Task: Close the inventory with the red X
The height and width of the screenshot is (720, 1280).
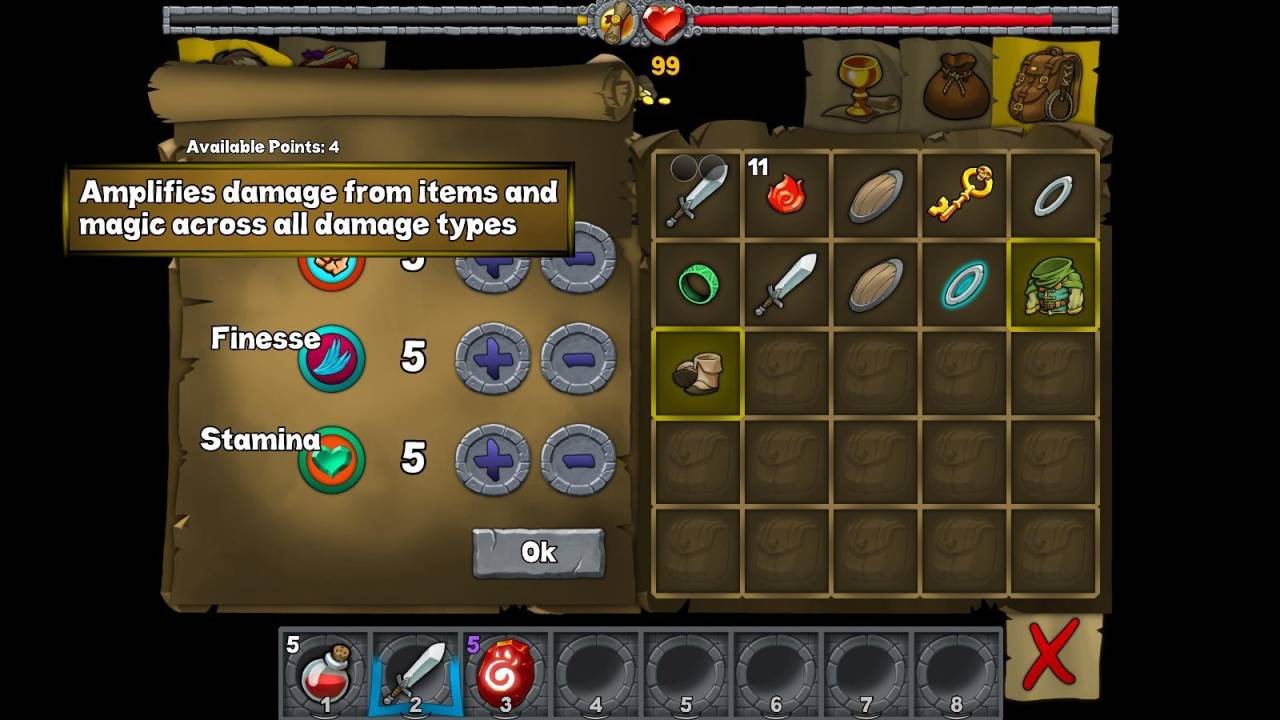Action: point(1050,655)
